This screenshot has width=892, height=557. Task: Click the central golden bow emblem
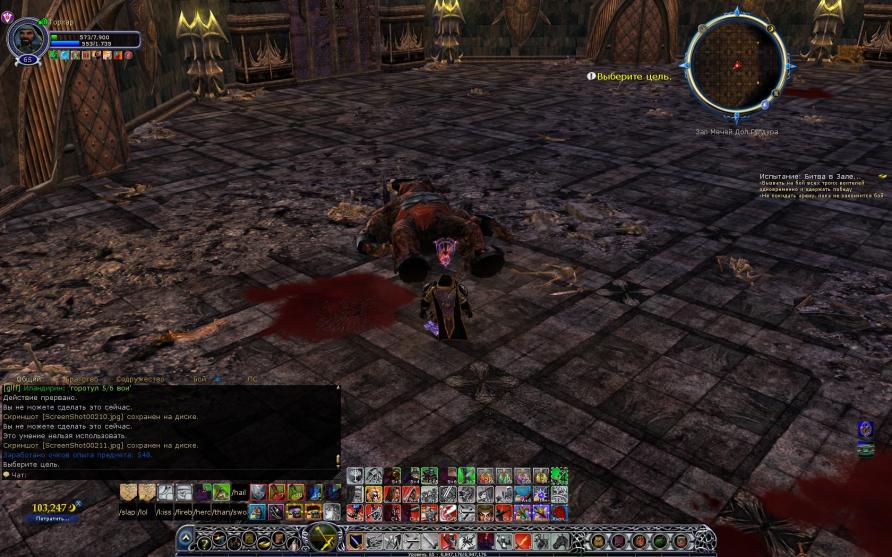(x=323, y=537)
